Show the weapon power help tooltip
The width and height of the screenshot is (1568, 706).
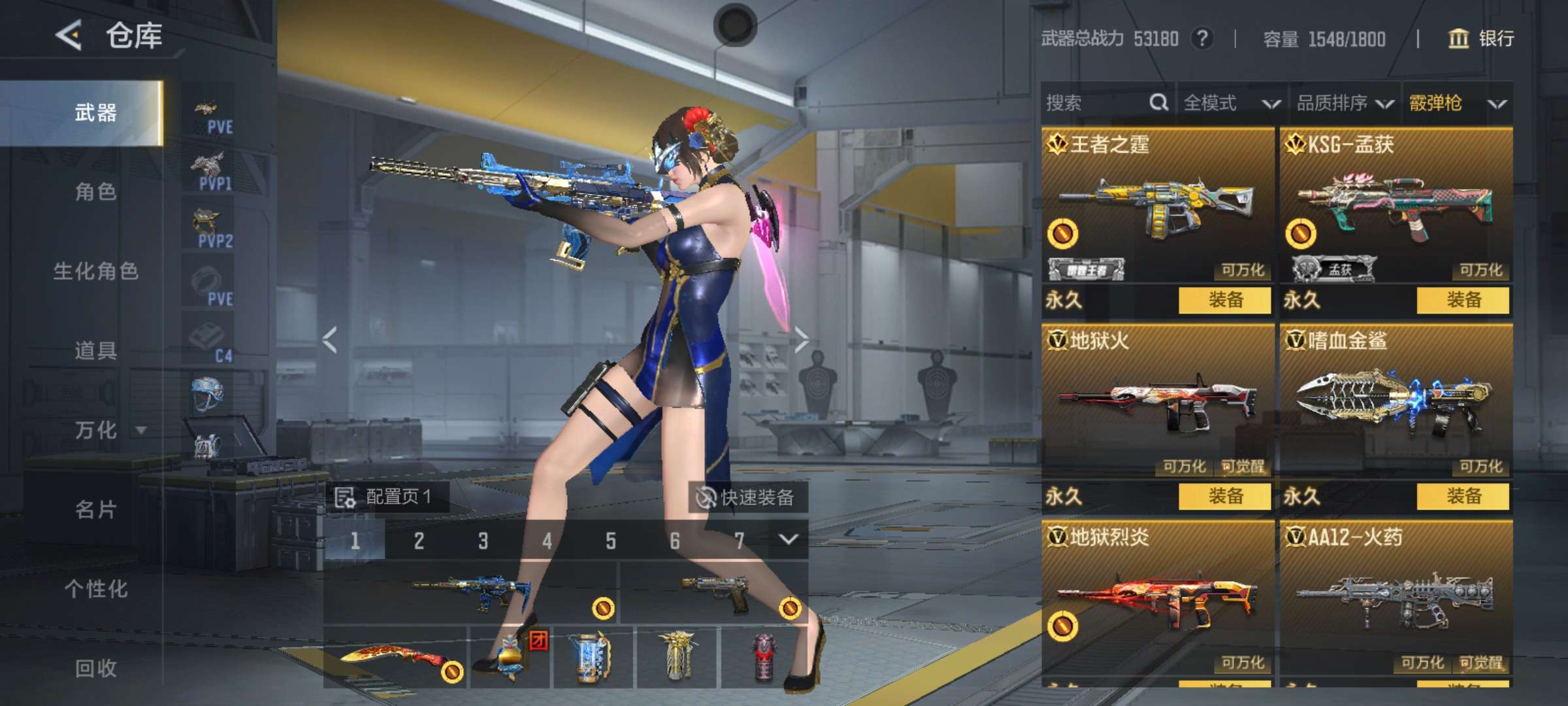[1201, 39]
